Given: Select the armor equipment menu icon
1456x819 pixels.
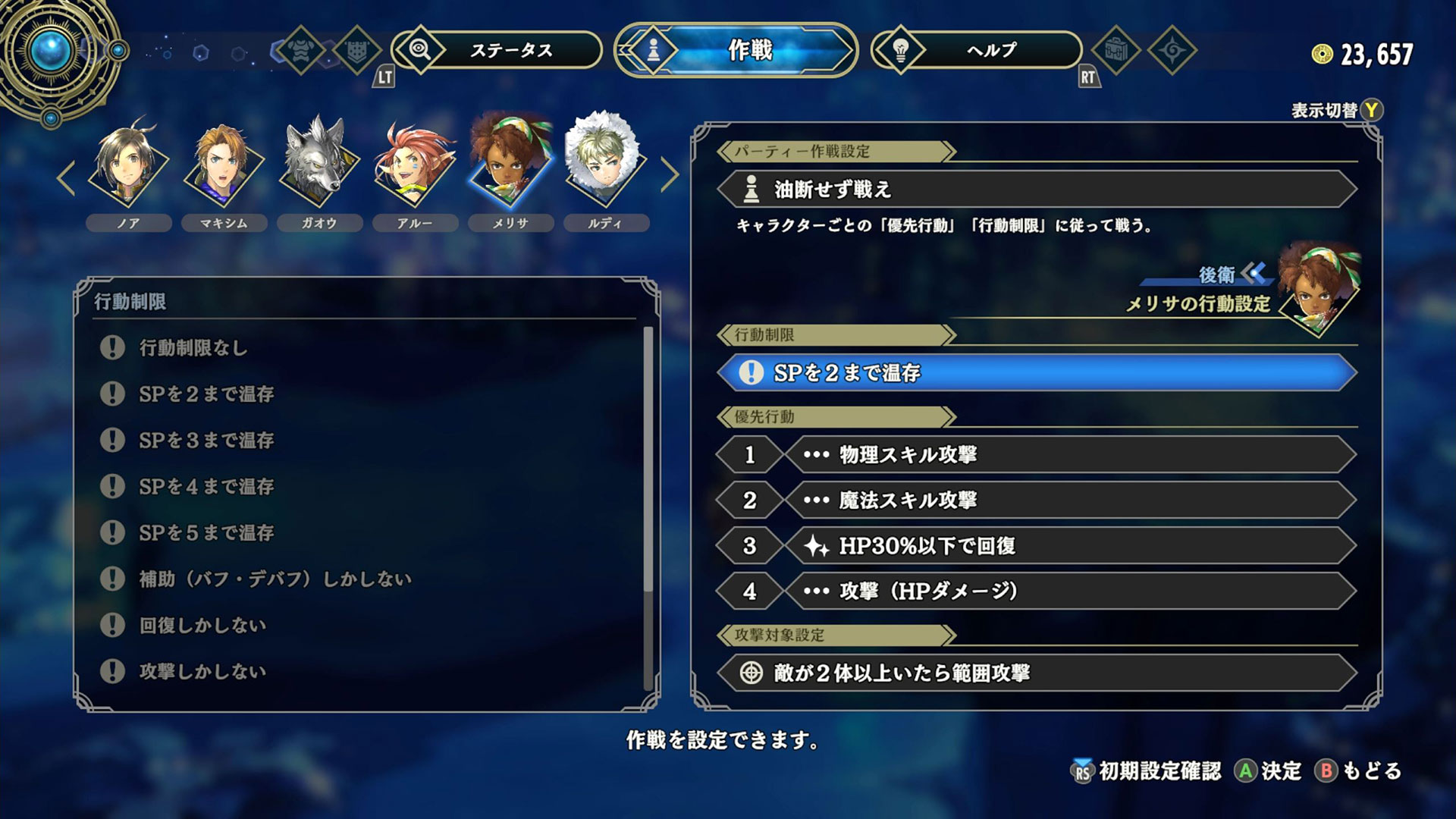Looking at the screenshot, I should pyautogui.click(x=300, y=51).
